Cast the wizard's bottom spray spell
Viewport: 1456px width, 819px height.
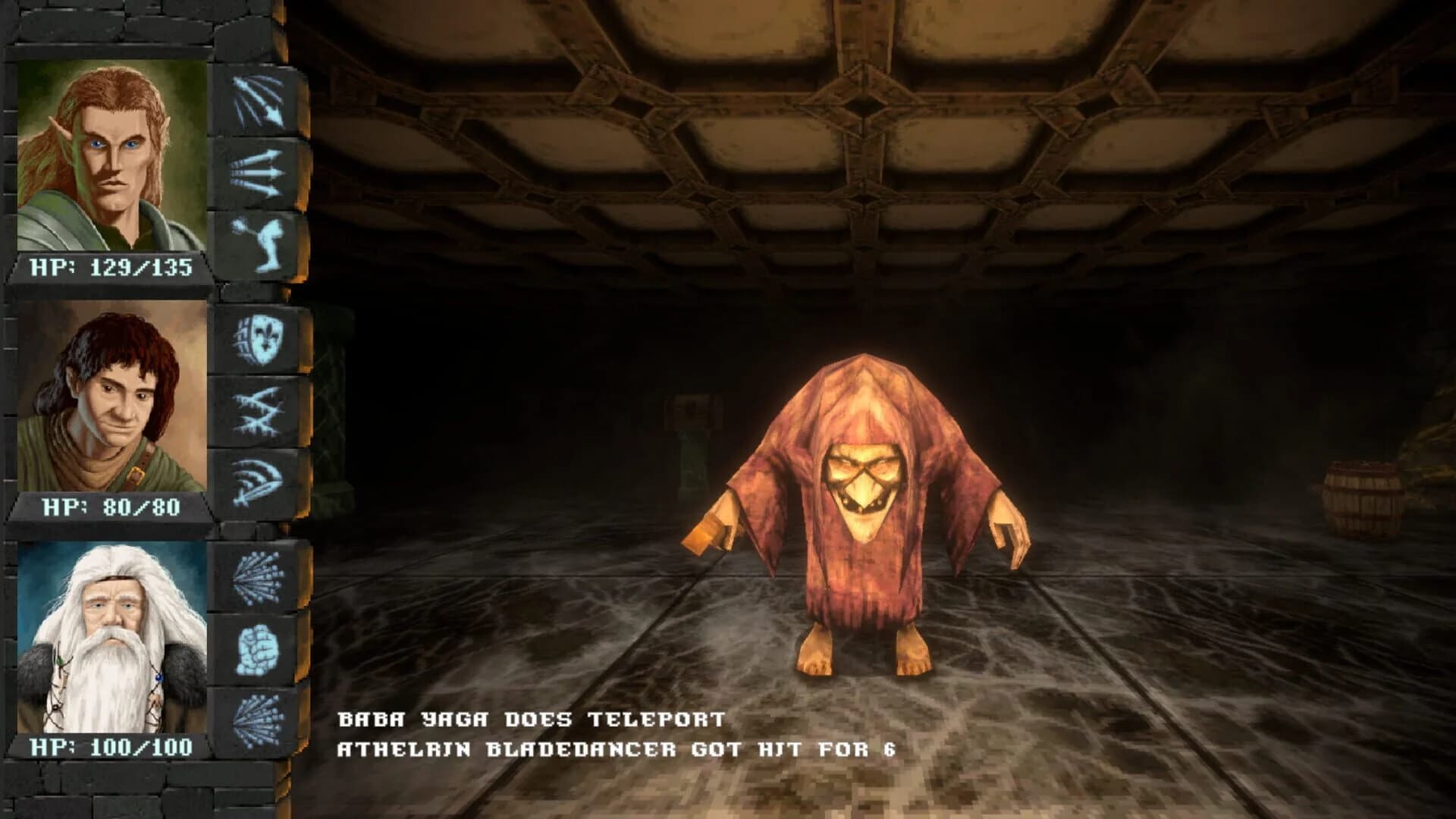(258, 720)
